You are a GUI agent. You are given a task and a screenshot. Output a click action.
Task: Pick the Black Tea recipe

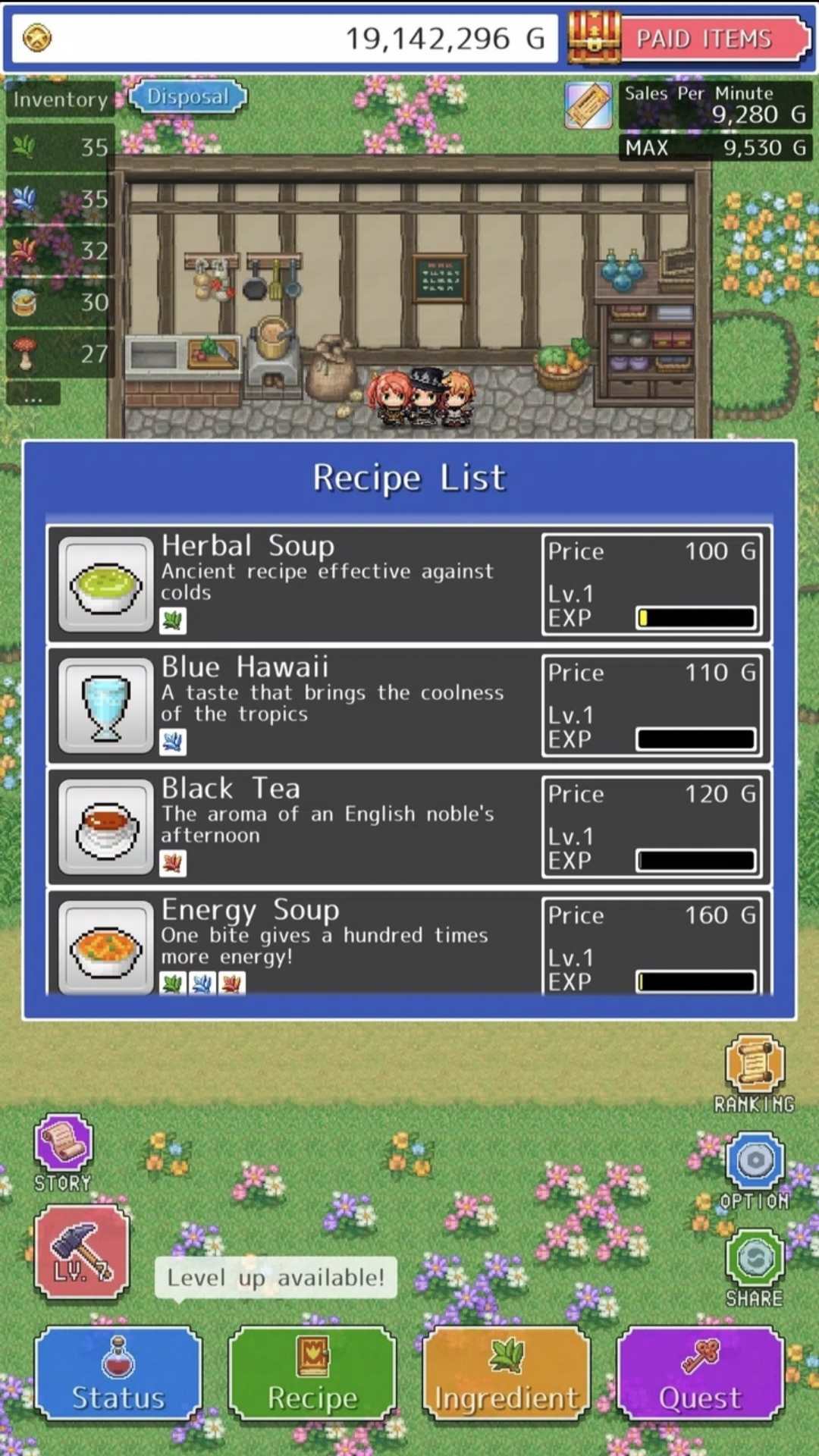pos(409,826)
